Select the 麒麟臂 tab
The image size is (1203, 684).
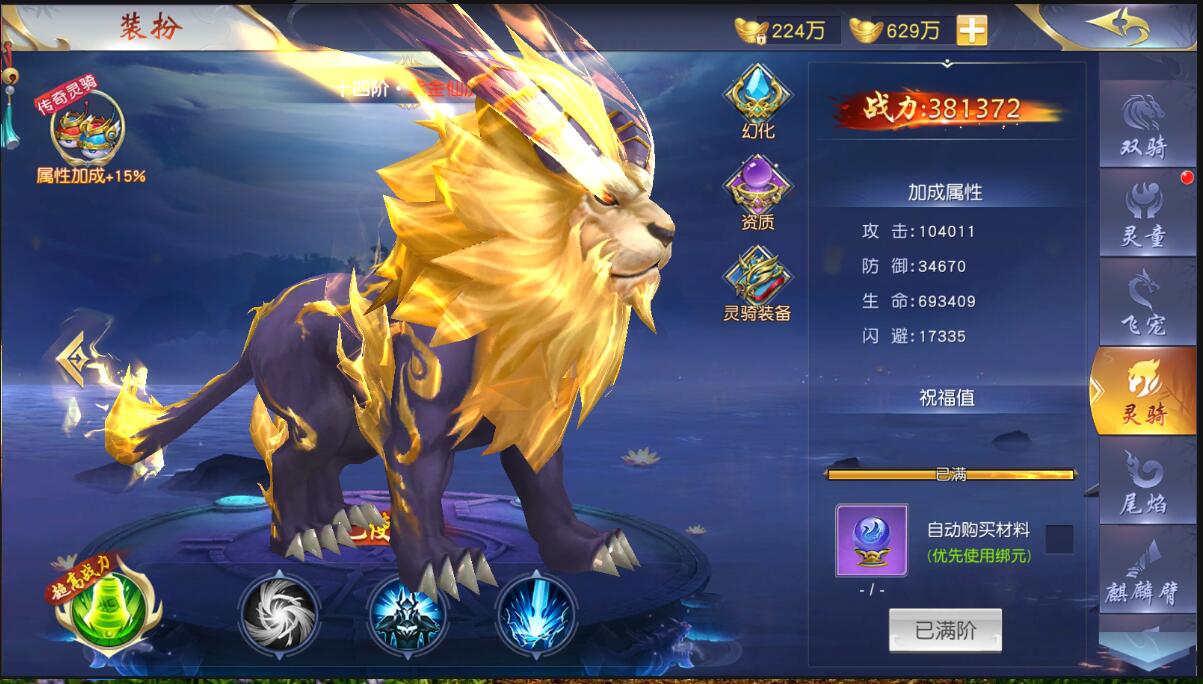click(1145, 572)
